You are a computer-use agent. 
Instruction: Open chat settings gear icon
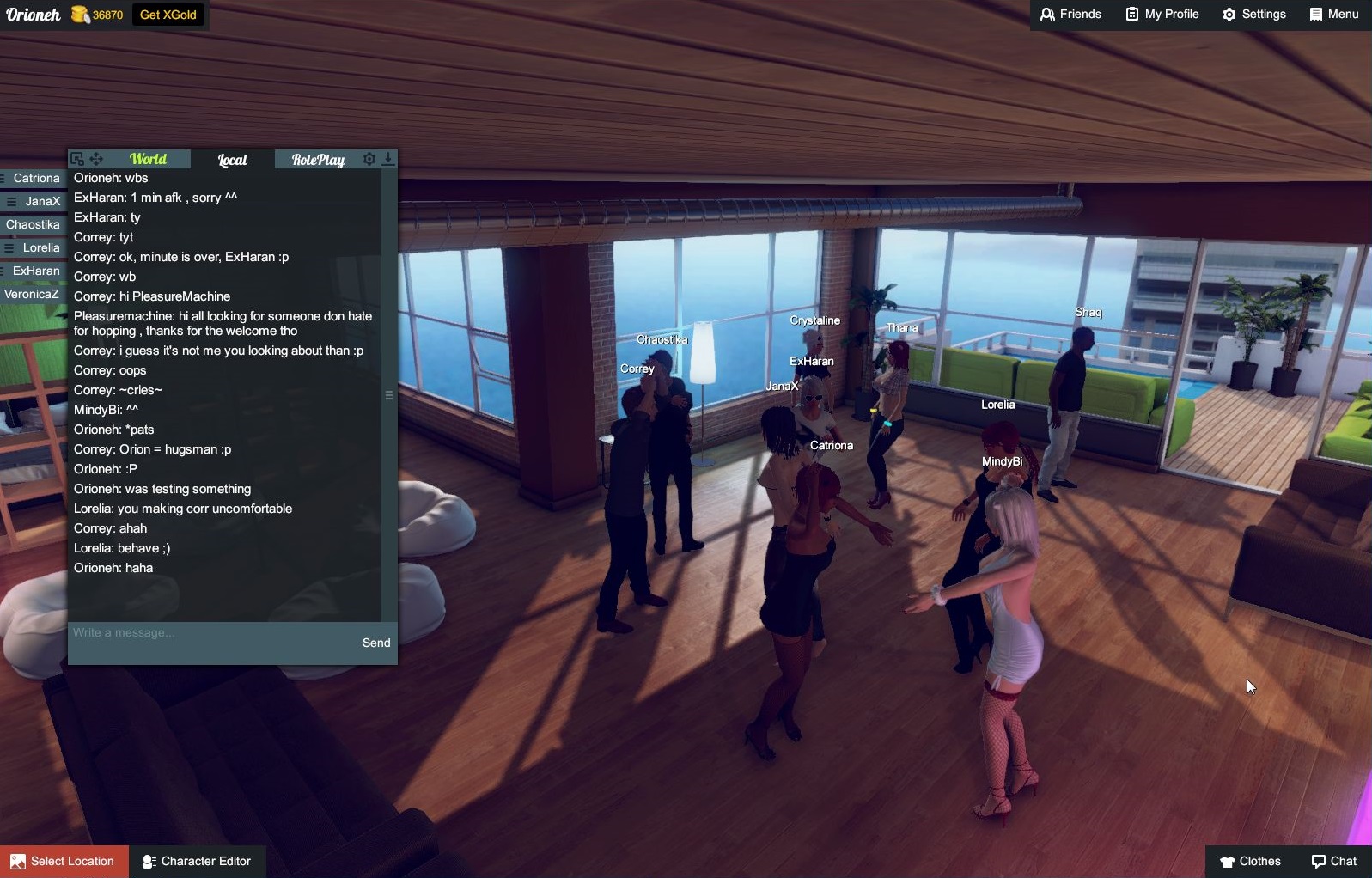[369, 159]
